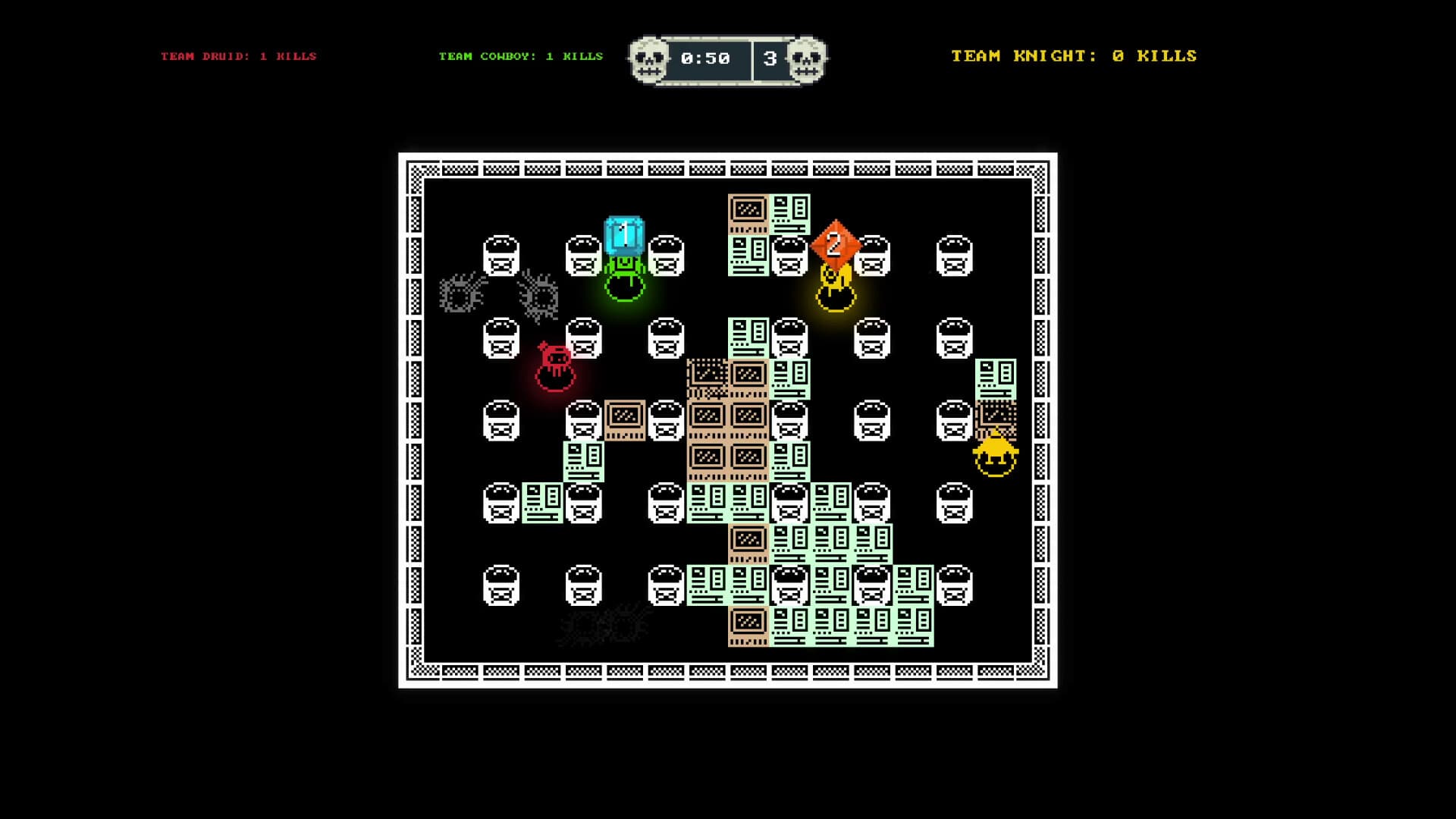The height and width of the screenshot is (819, 1456).
Task: Select the TEAM COWBOY: 1 KILLS label
Action: pos(519,56)
